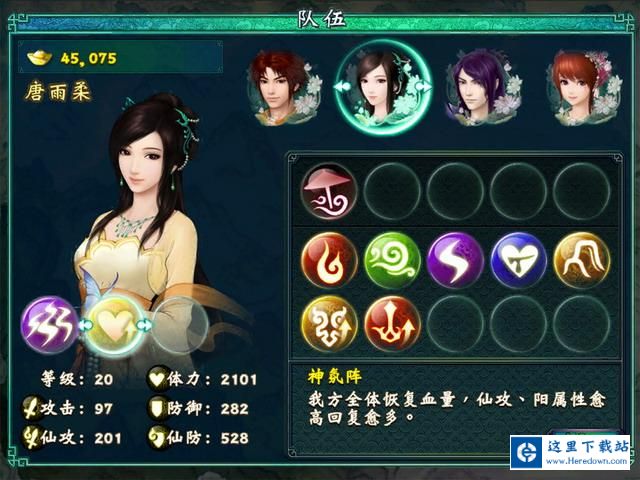This screenshot has height=480, width=640.
Task: Pick the blue heart skill orb
Action: point(518,260)
